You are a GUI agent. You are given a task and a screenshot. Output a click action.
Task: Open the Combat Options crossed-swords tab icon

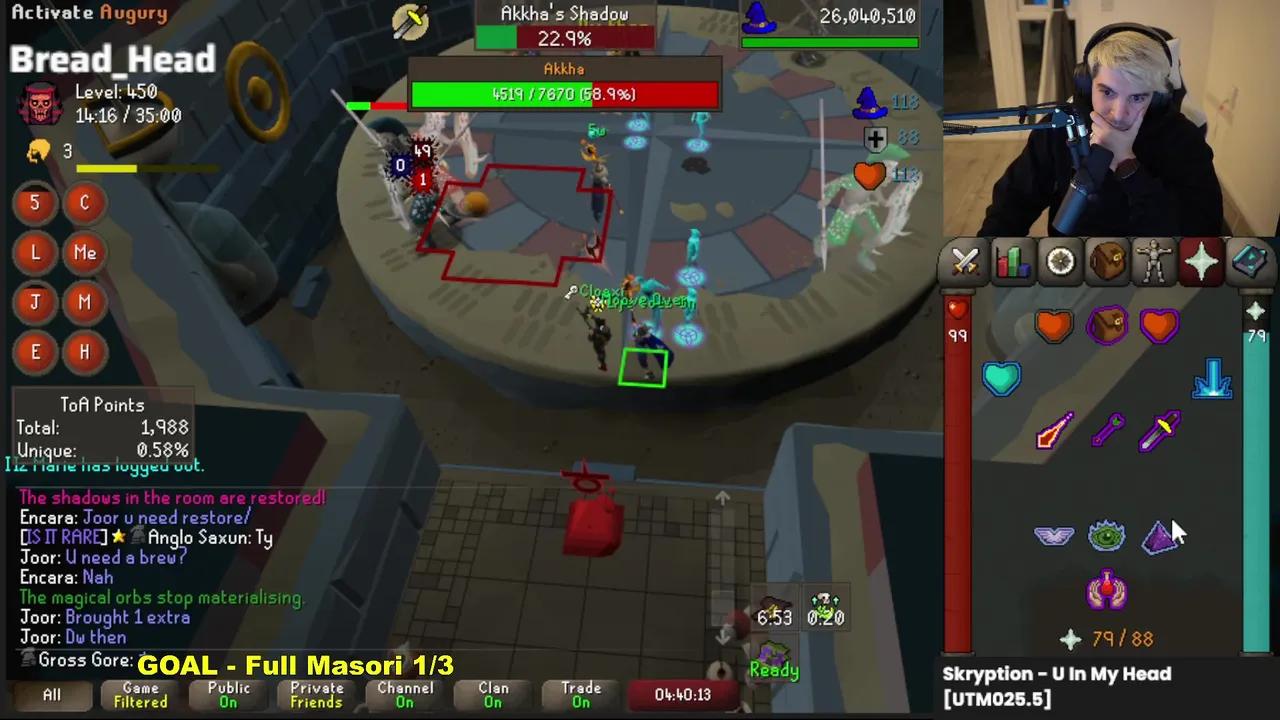[963, 261]
